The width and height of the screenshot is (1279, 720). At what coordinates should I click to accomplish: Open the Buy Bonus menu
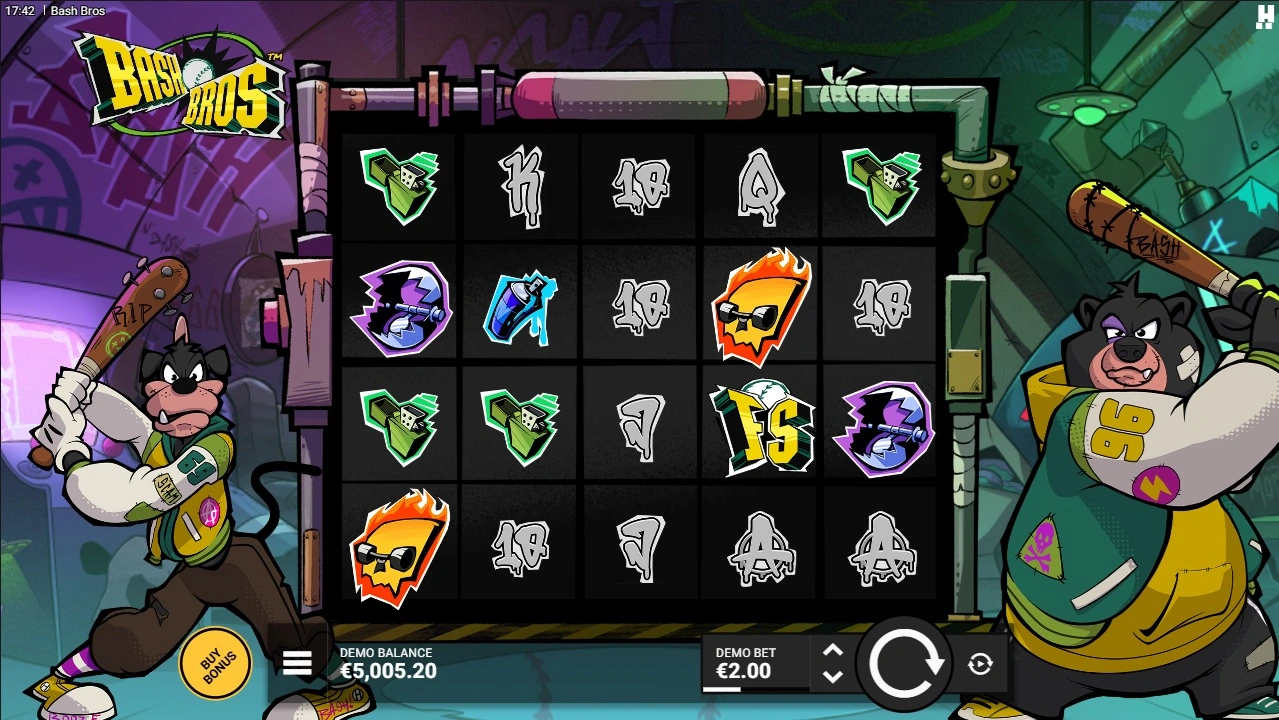(x=215, y=661)
